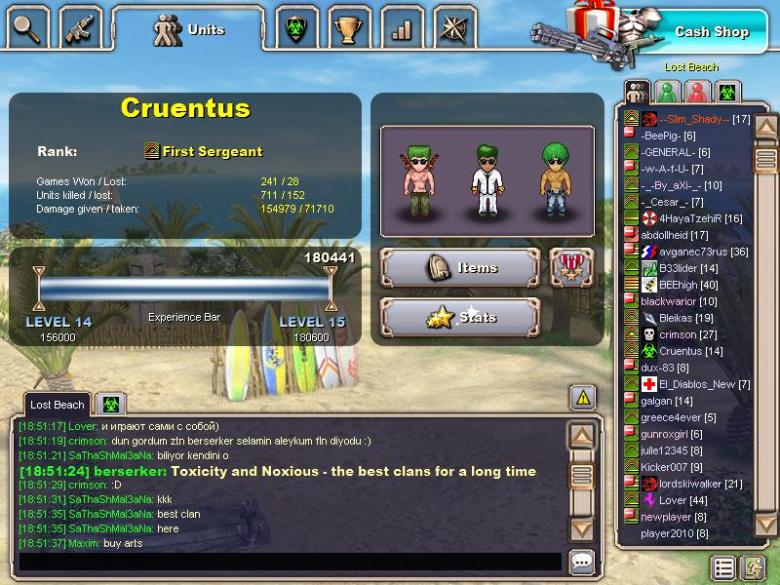Click the medals button beside Items
Image resolution: width=780 pixels, height=585 pixels.
coord(571,268)
